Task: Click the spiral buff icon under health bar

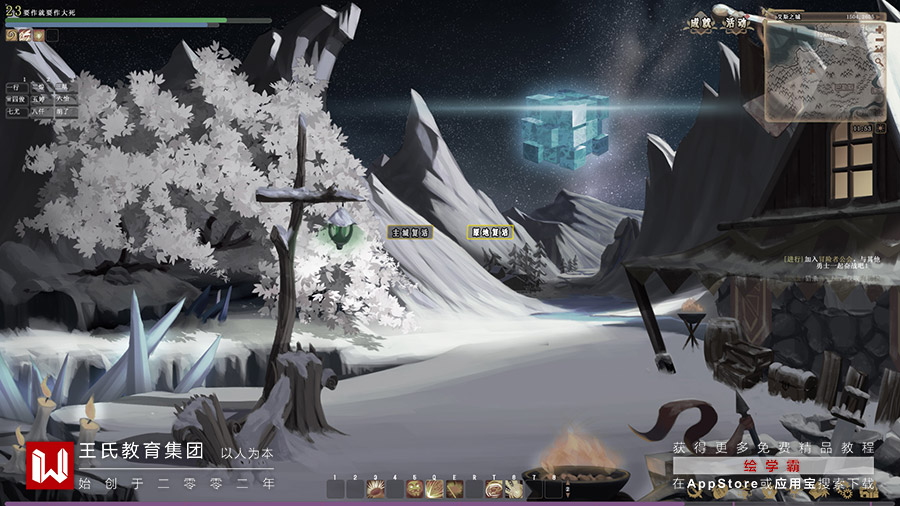Action: click(11, 35)
